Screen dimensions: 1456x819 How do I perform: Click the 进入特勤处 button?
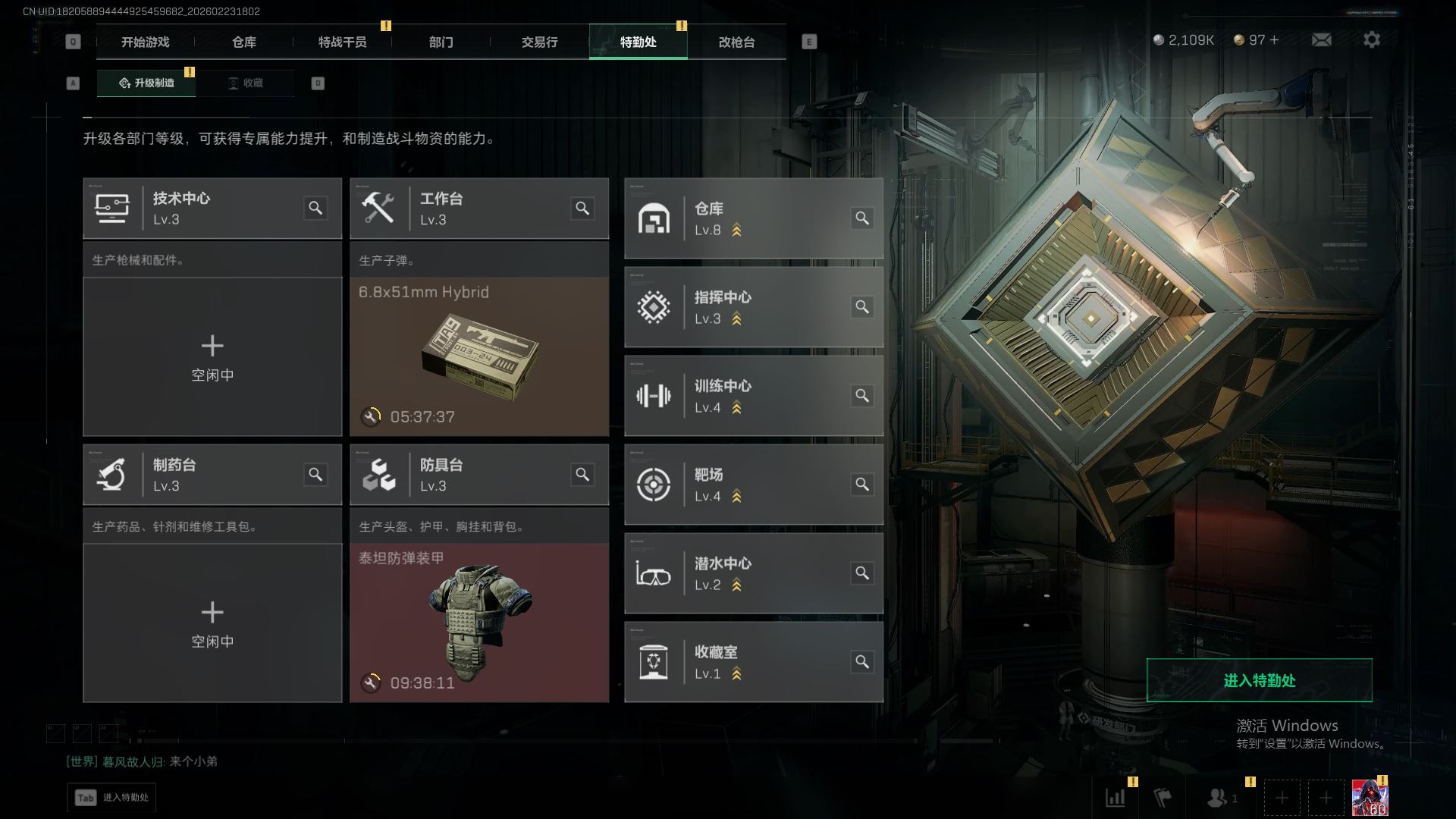[x=1259, y=681]
